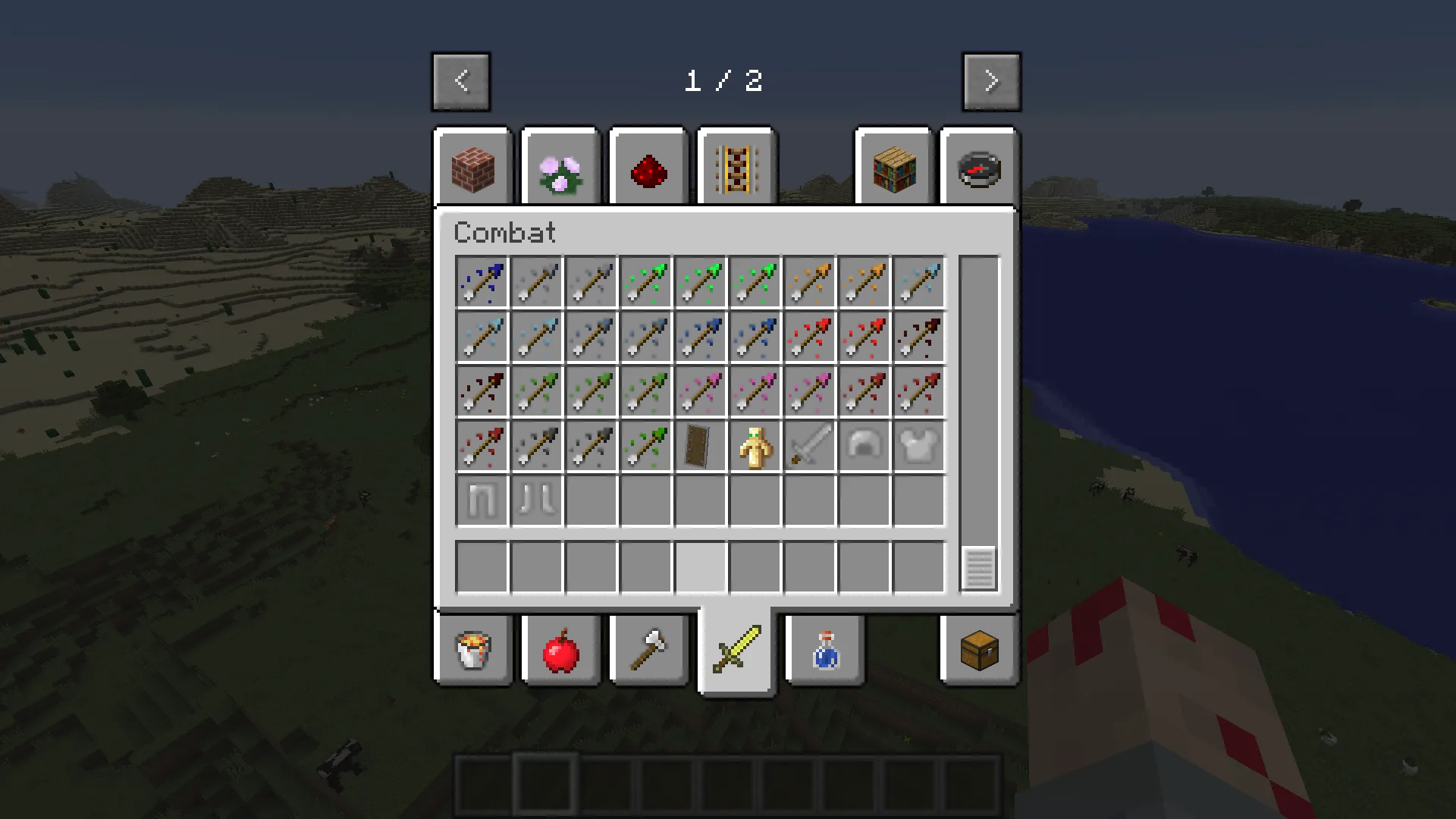Open the Brewing tab with the potion icon
This screenshot has height=819, width=1456.
[824, 650]
